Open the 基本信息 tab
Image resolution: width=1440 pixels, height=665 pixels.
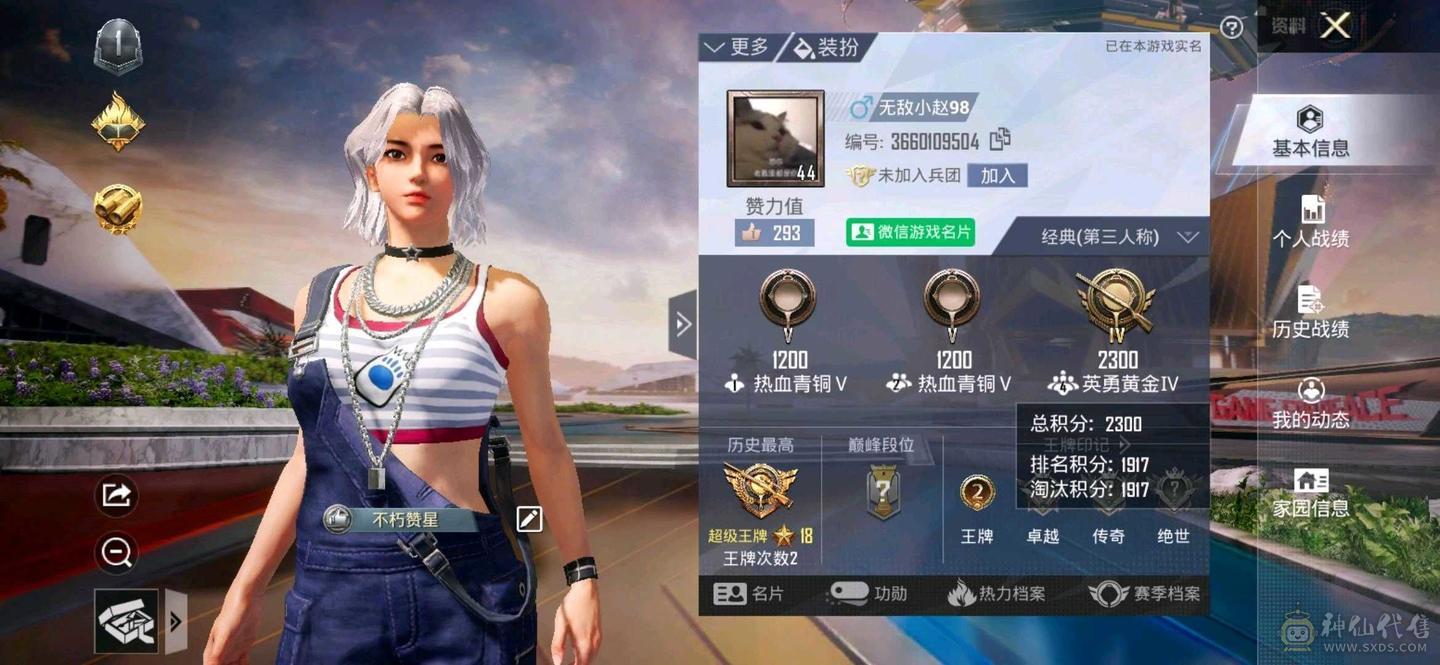coord(1310,133)
